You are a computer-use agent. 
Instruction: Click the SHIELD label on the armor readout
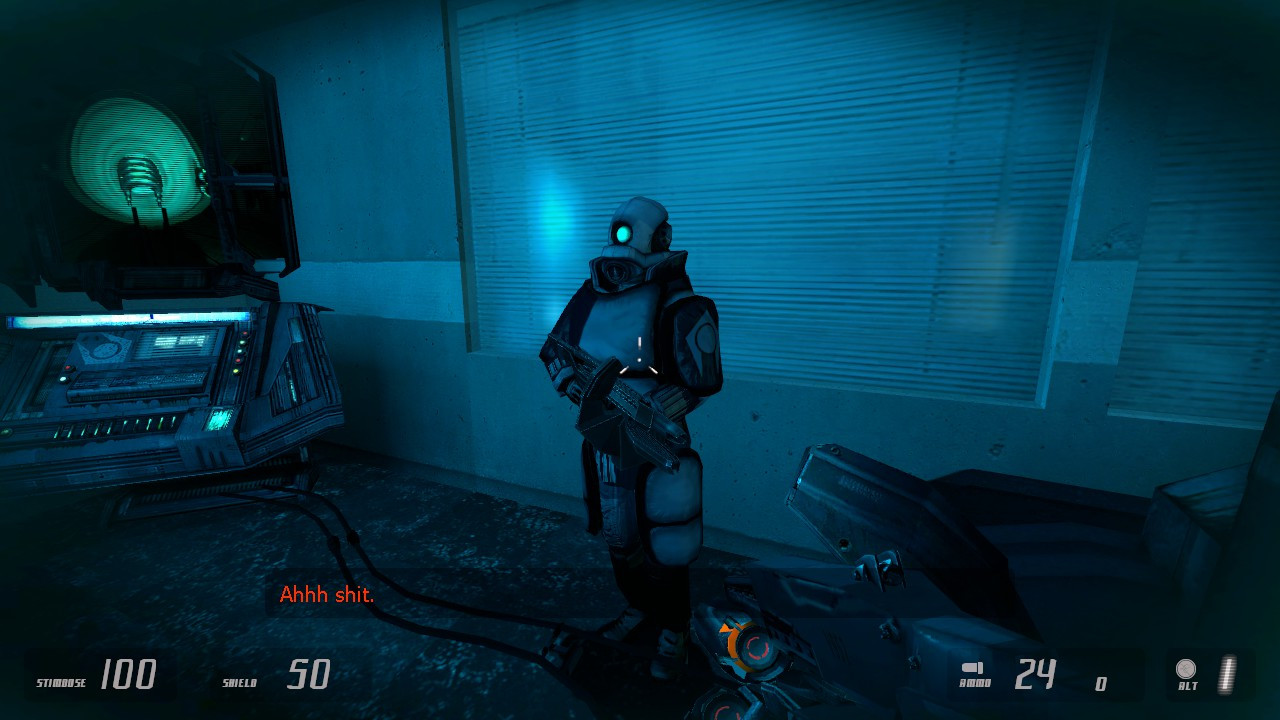240,681
